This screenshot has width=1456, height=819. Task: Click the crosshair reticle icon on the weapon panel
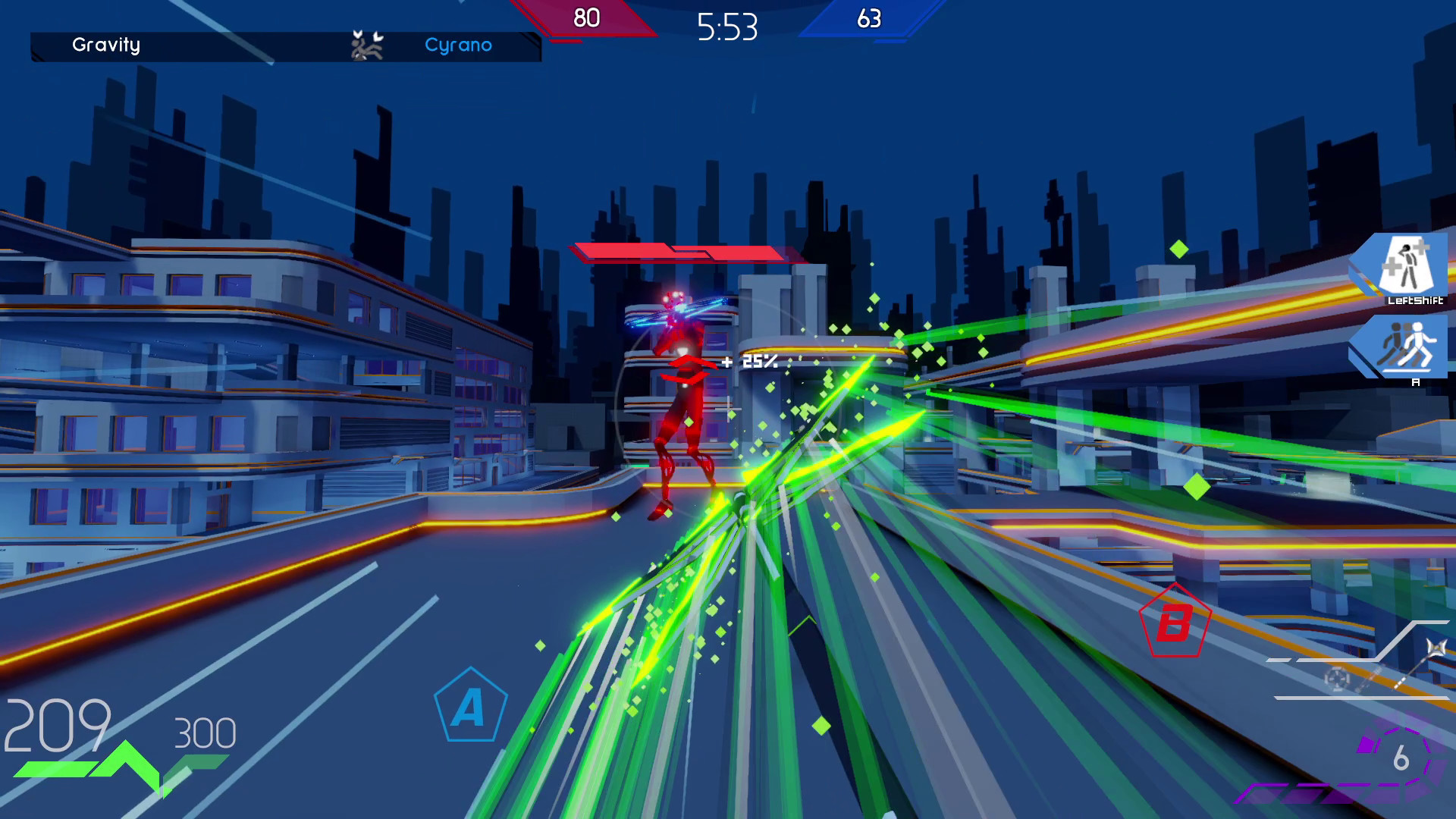coord(1336,679)
